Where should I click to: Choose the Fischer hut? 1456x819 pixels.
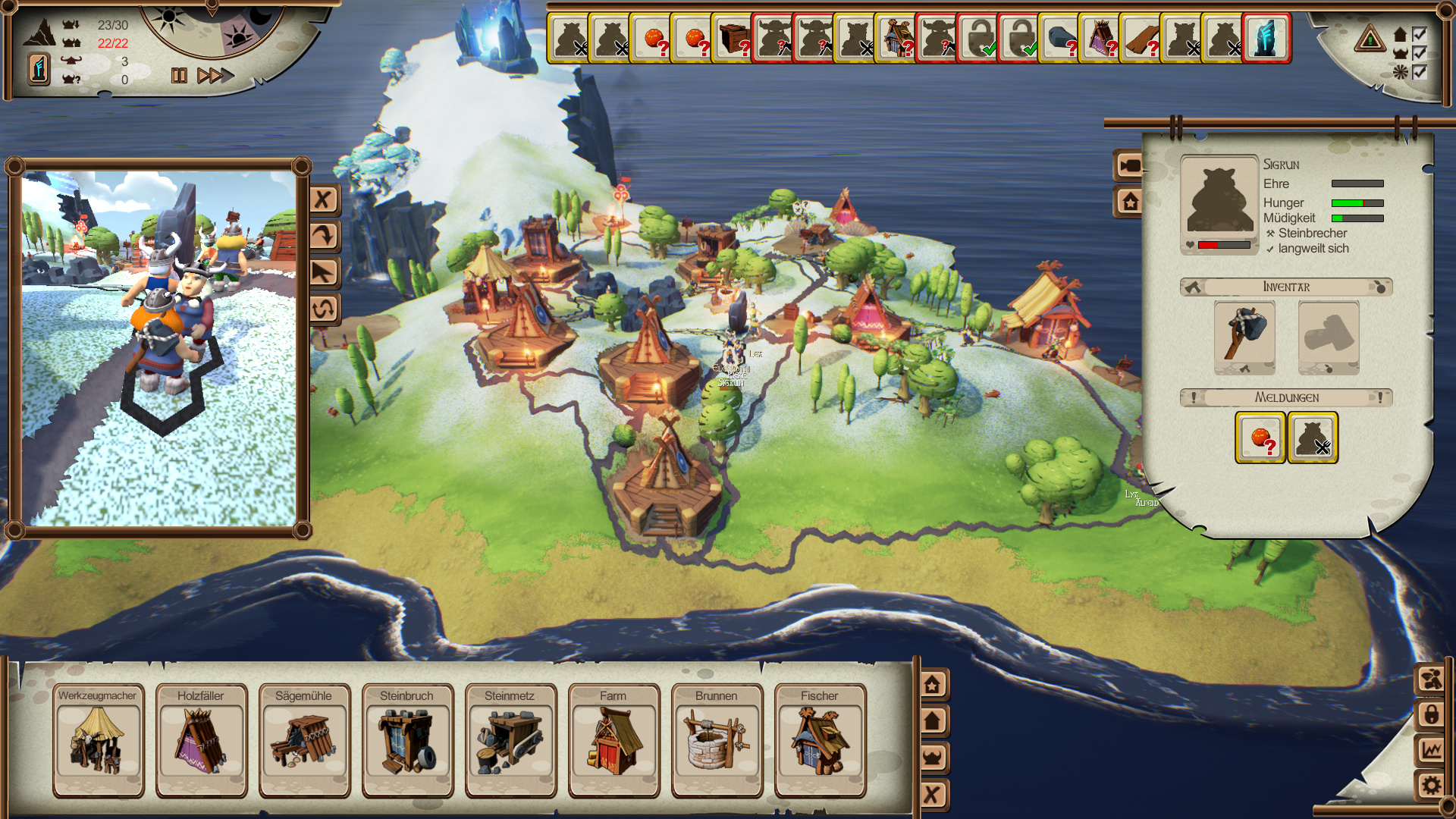[820, 741]
